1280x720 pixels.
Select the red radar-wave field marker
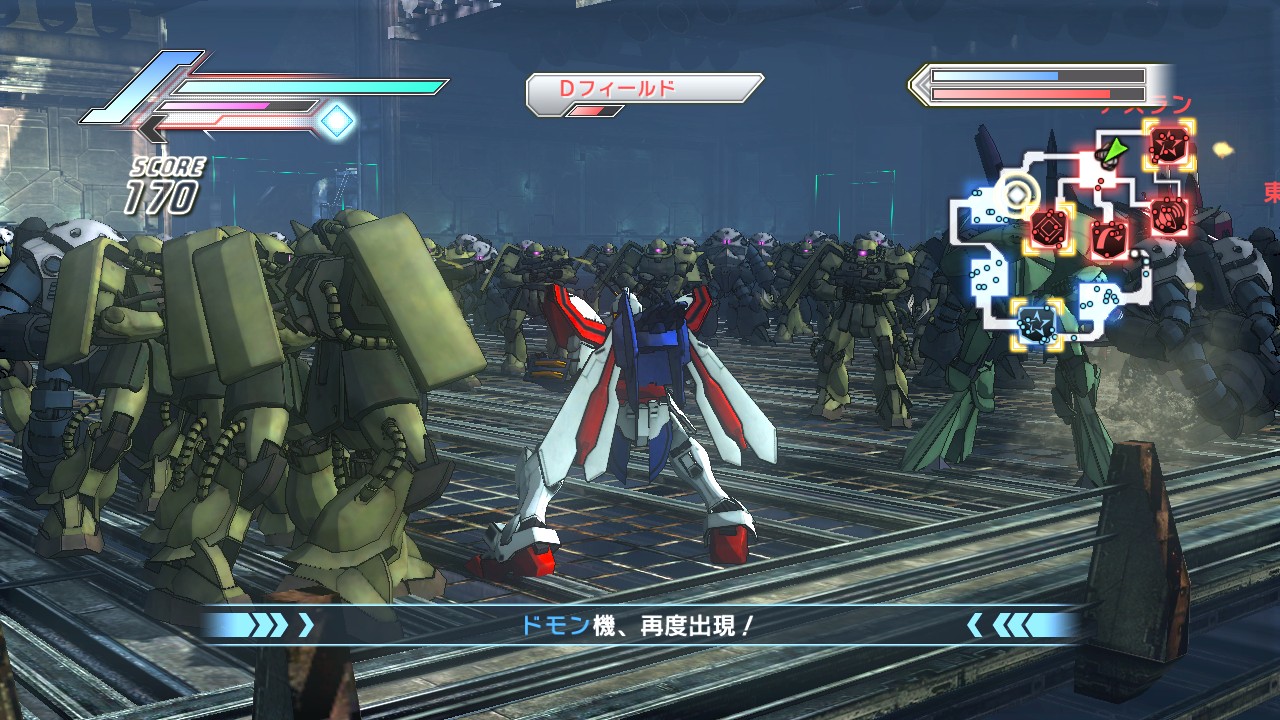1167,212
